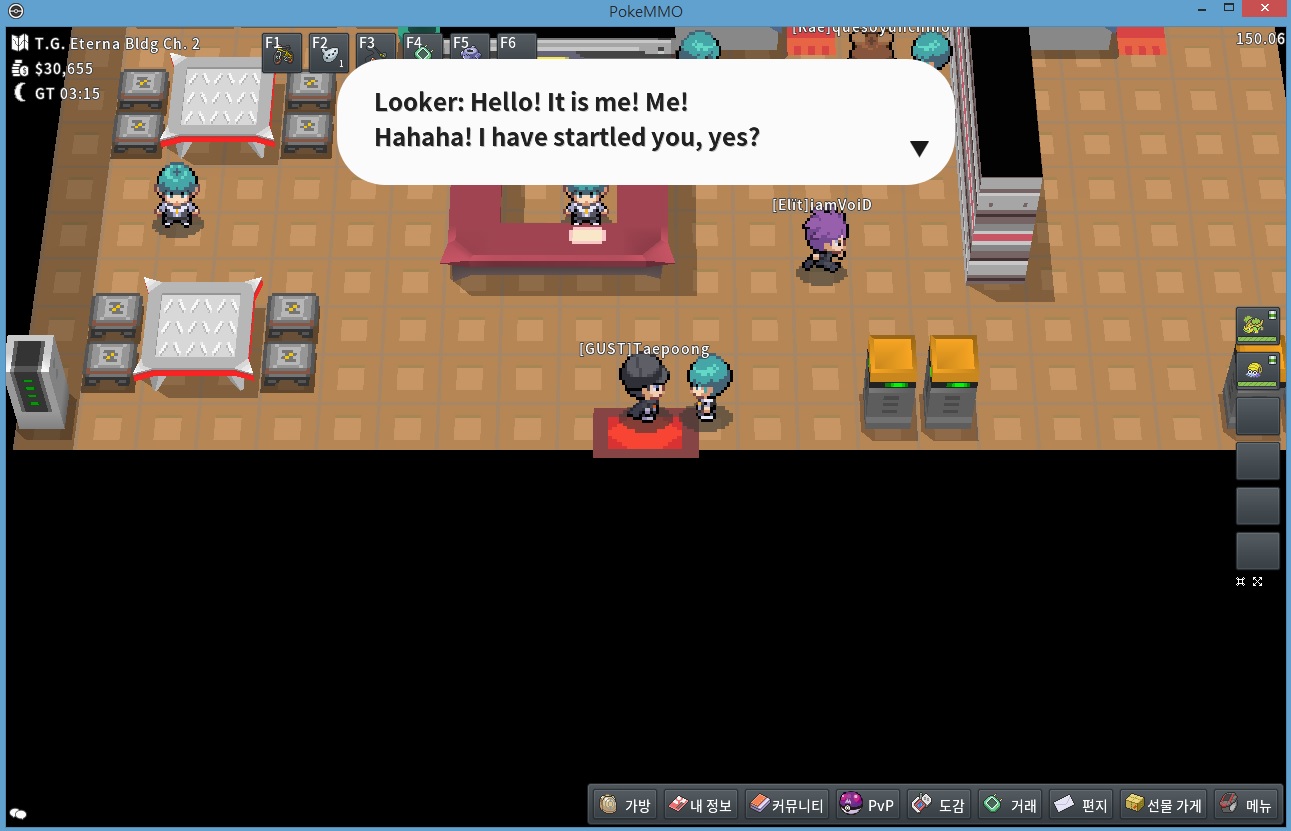Viewport: 1291px width, 831px height.
Task: Use the purple item in slot F5
Action: 469,51
